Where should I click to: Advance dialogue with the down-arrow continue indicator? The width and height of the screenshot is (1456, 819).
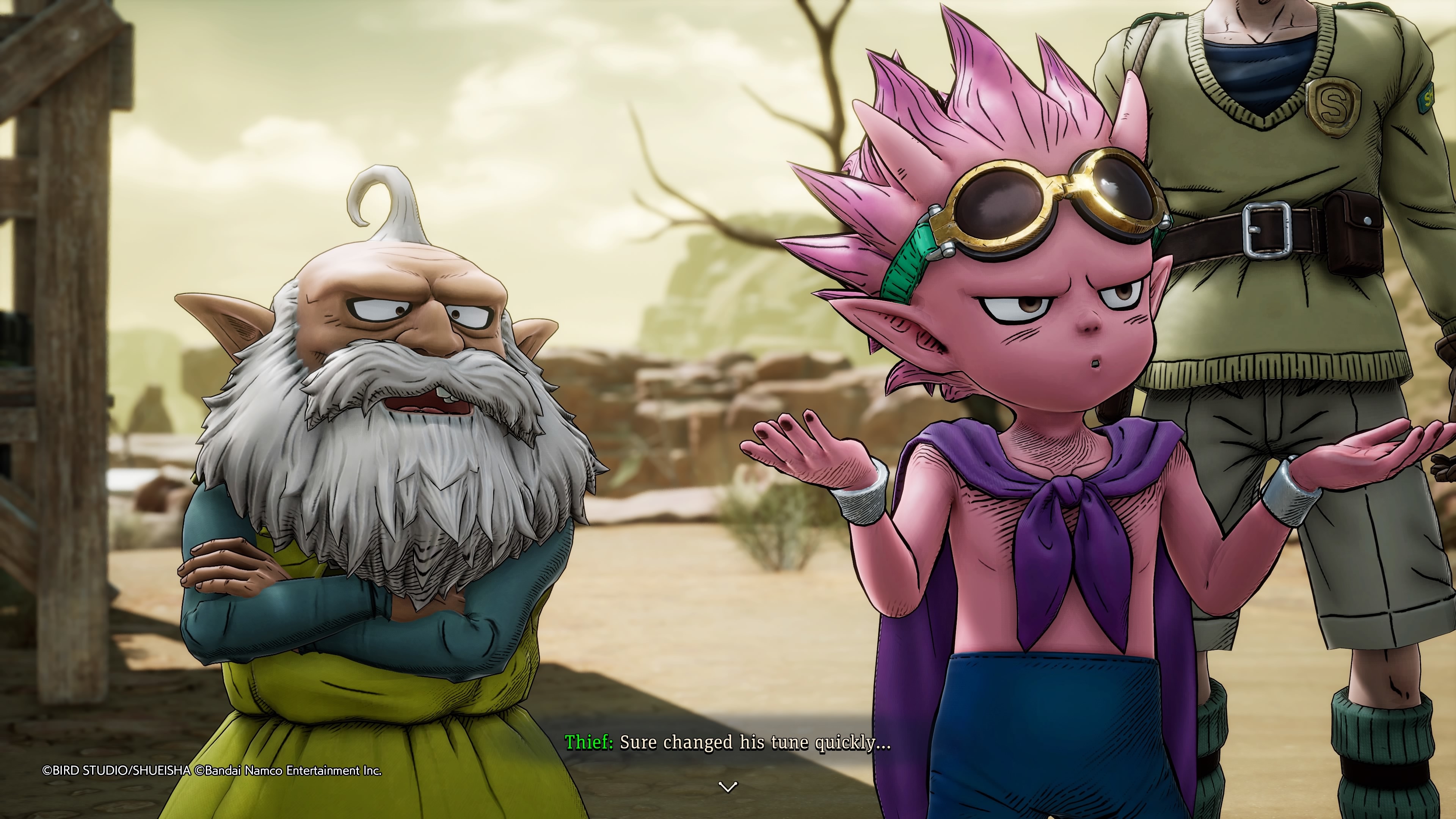(728, 786)
